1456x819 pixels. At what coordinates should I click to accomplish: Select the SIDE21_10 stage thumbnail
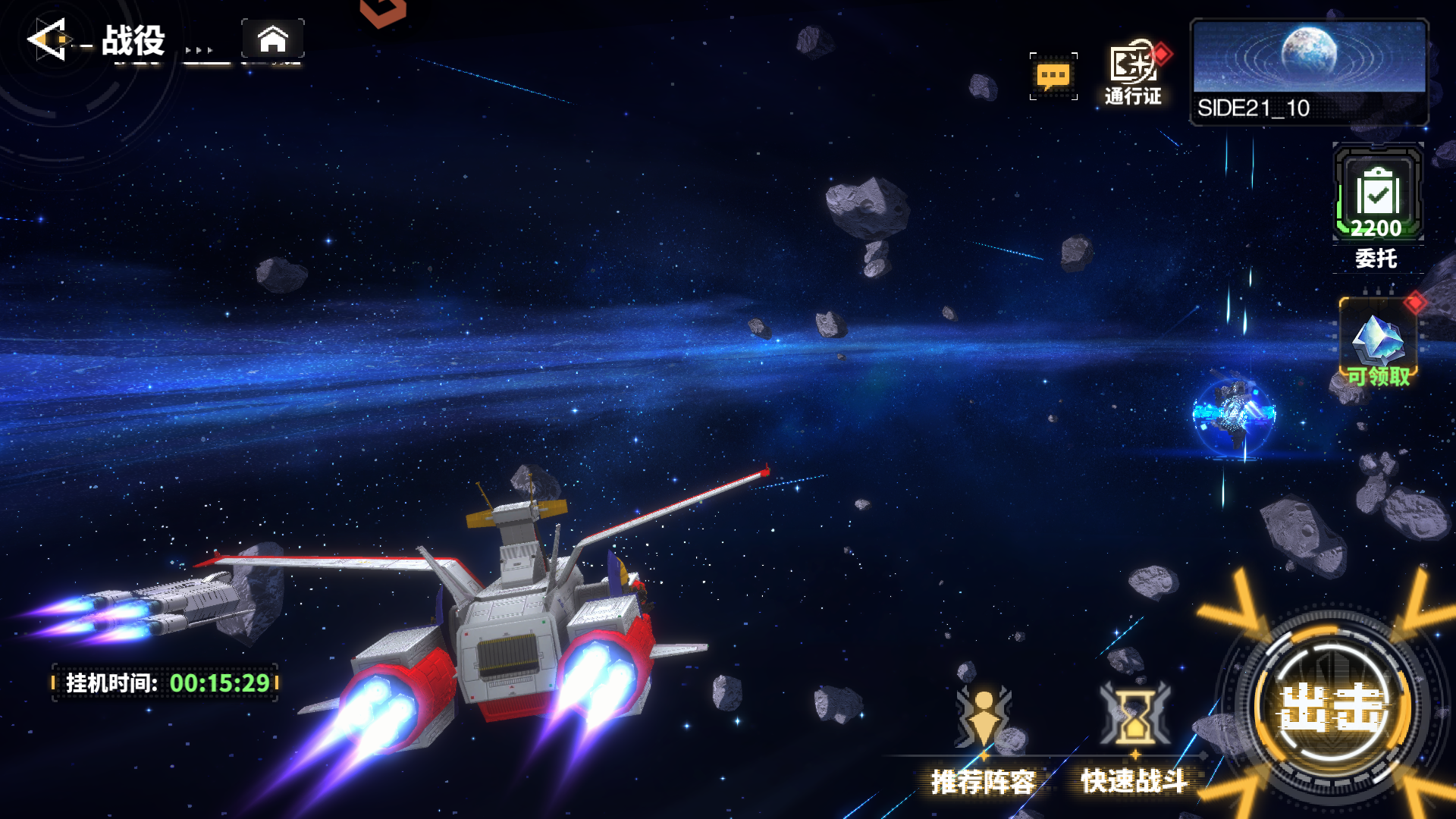tap(1309, 72)
